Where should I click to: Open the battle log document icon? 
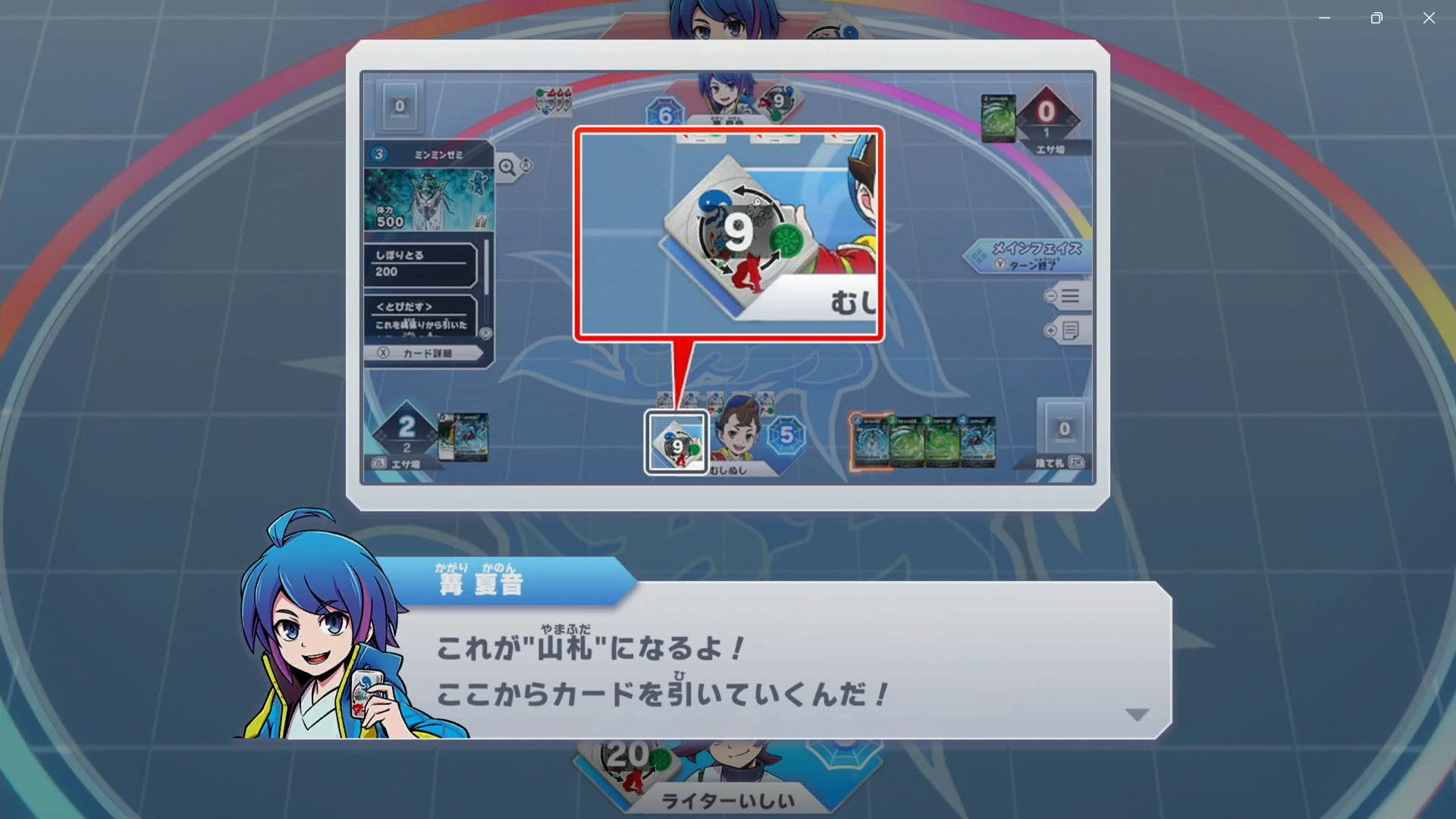[x=1072, y=330]
